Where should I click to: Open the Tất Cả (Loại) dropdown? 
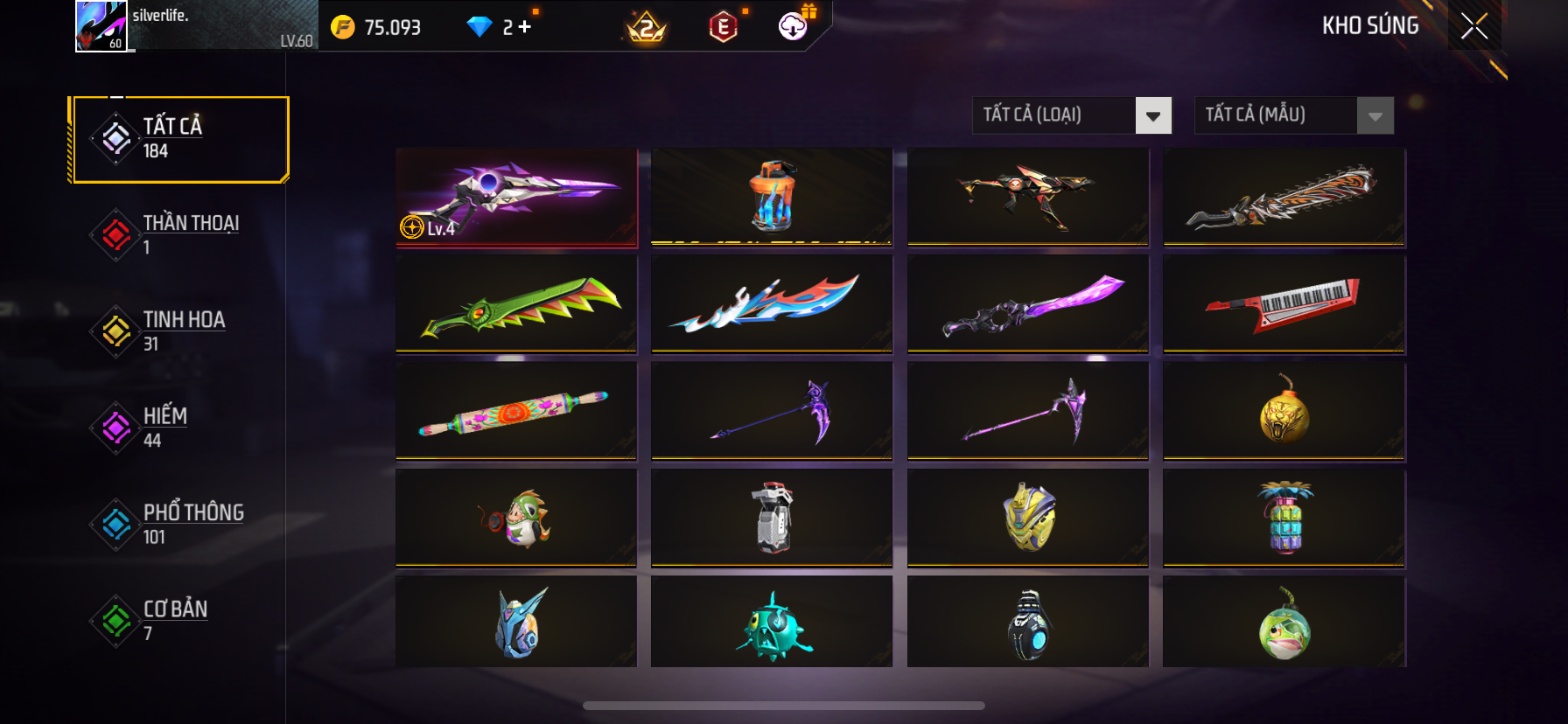[1072, 115]
